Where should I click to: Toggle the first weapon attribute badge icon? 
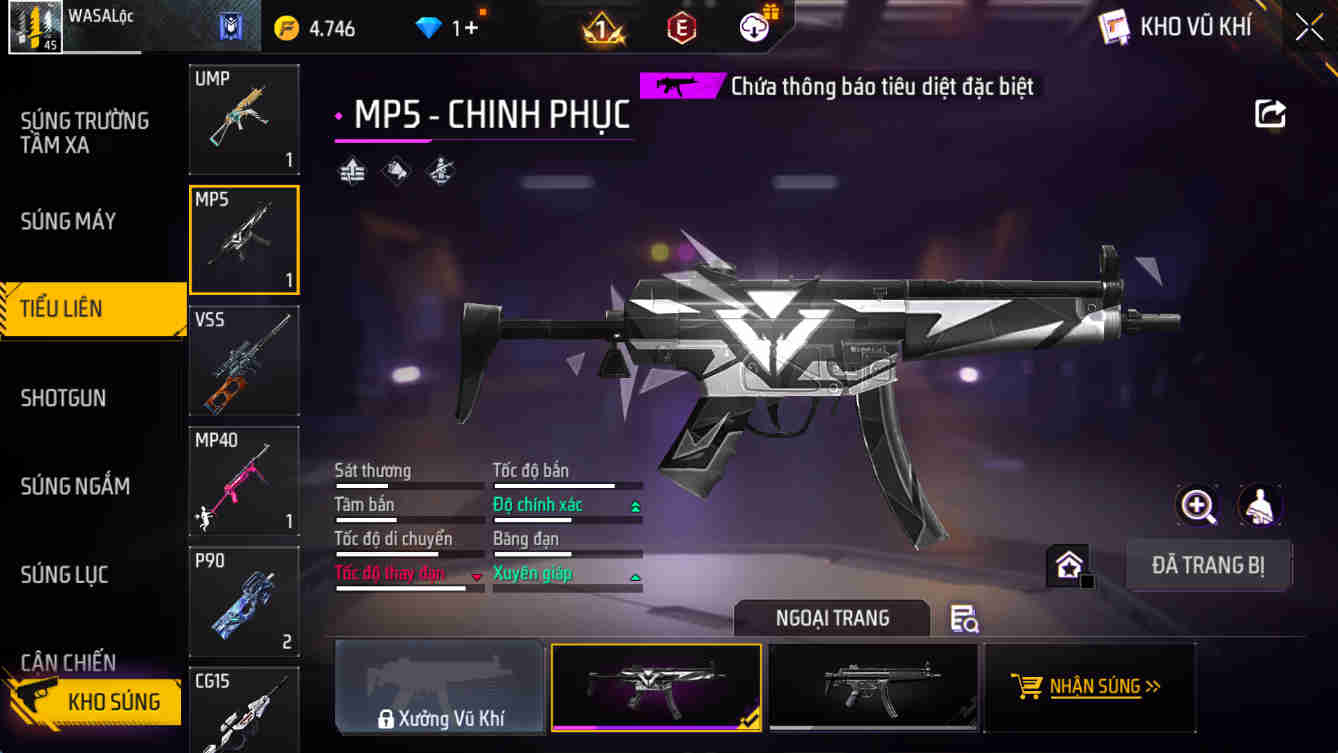coord(351,171)
